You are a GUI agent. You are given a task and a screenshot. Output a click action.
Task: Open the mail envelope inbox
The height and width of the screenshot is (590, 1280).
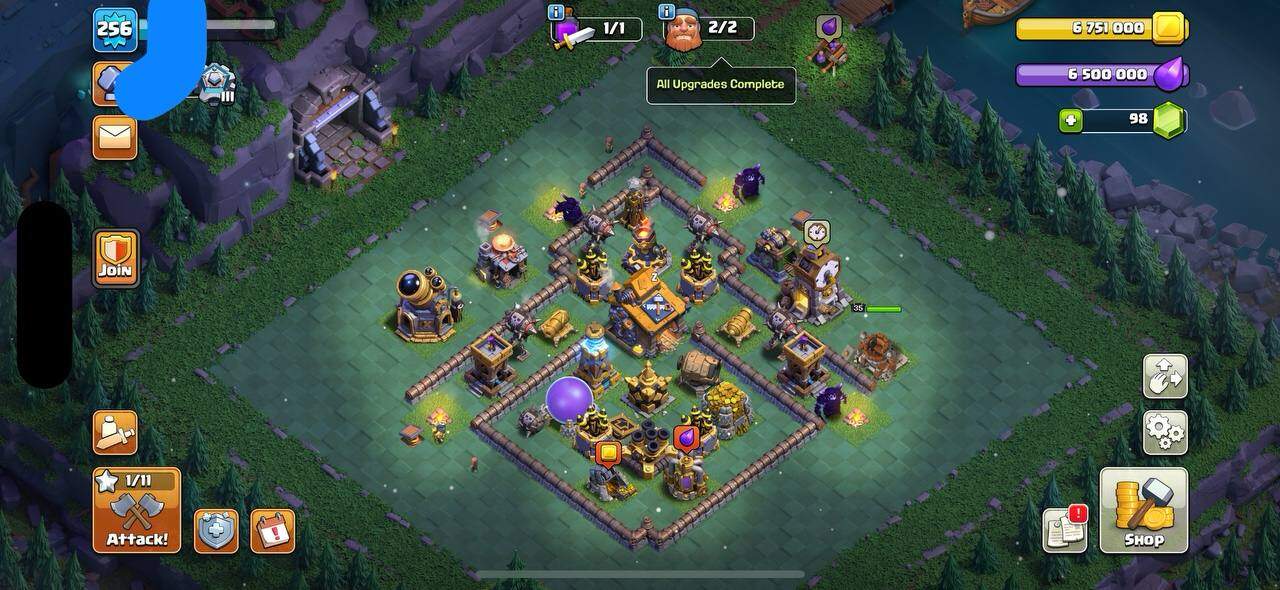115,138
